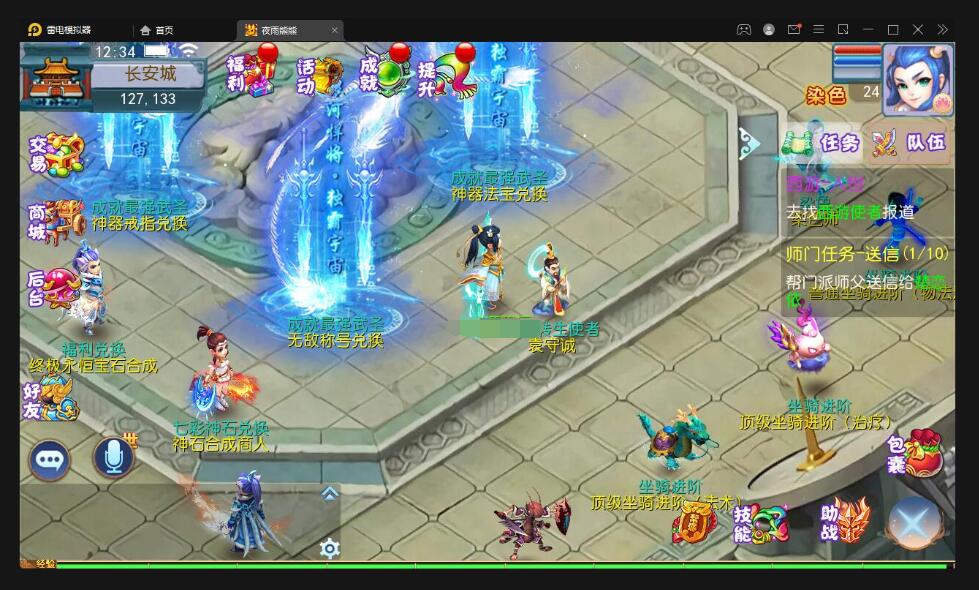Open the 后台 backend menu

point(54,286)
